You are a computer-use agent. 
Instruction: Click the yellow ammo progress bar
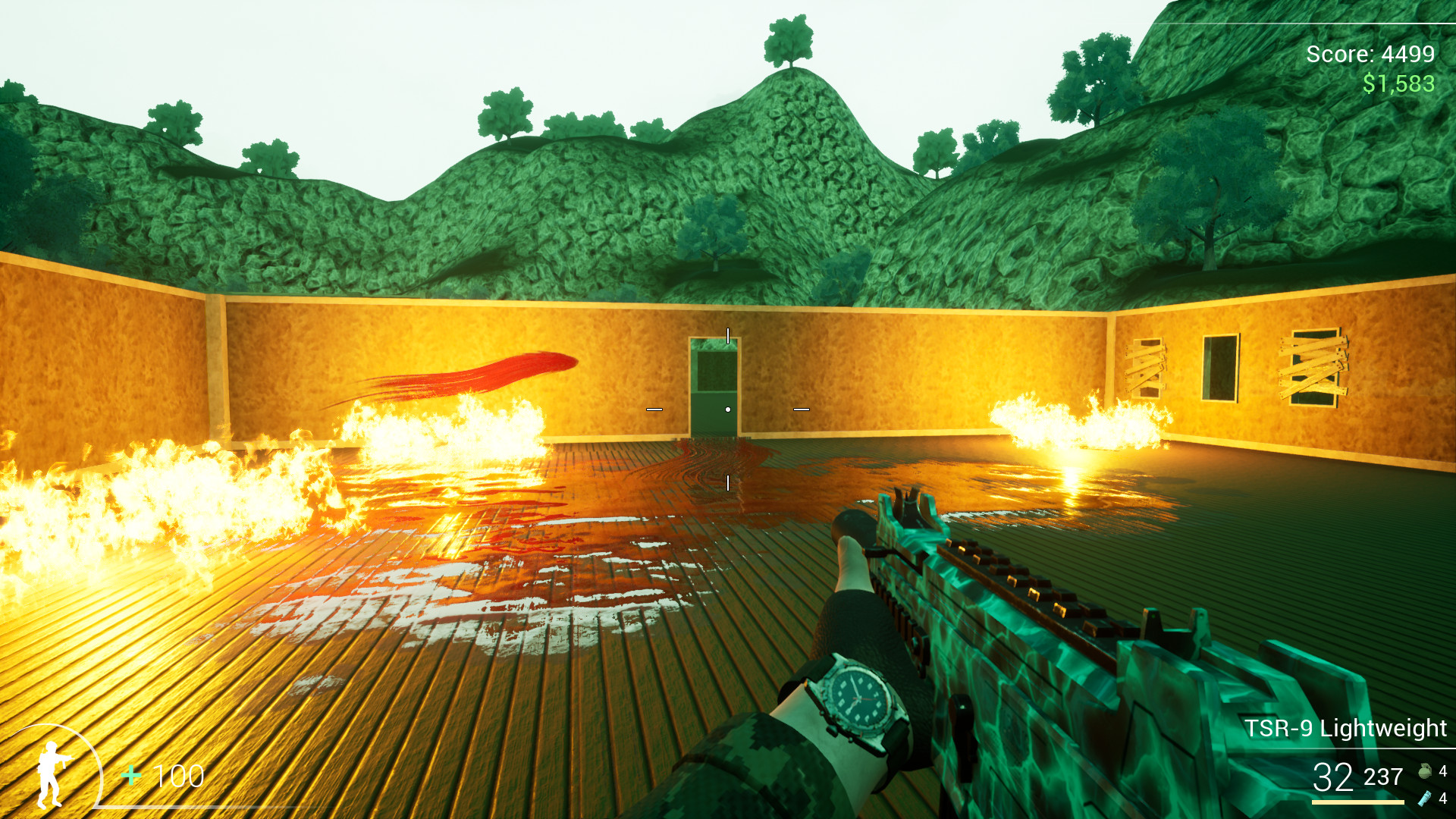click(x=1357, y=804)
